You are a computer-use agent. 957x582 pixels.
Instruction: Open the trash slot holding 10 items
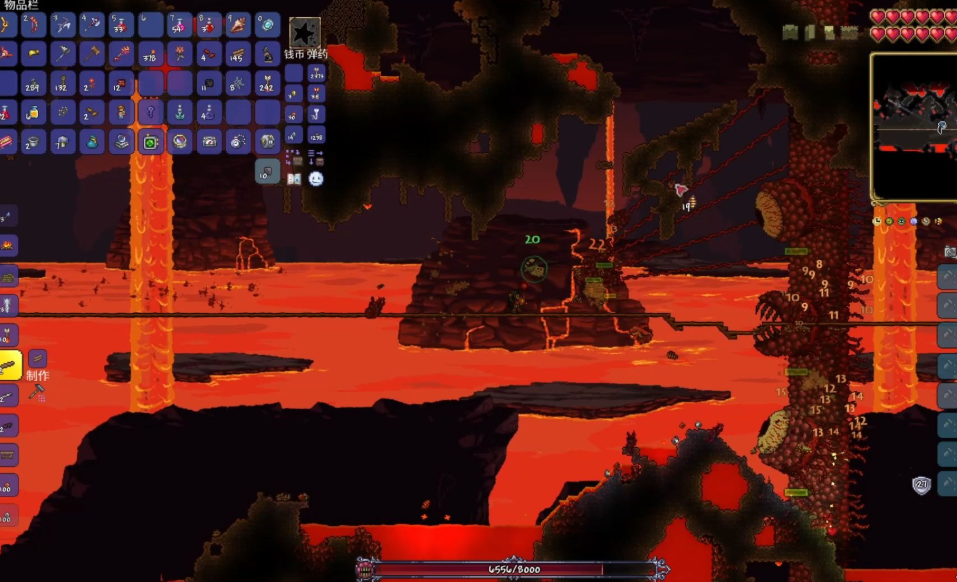click(267, 171)
